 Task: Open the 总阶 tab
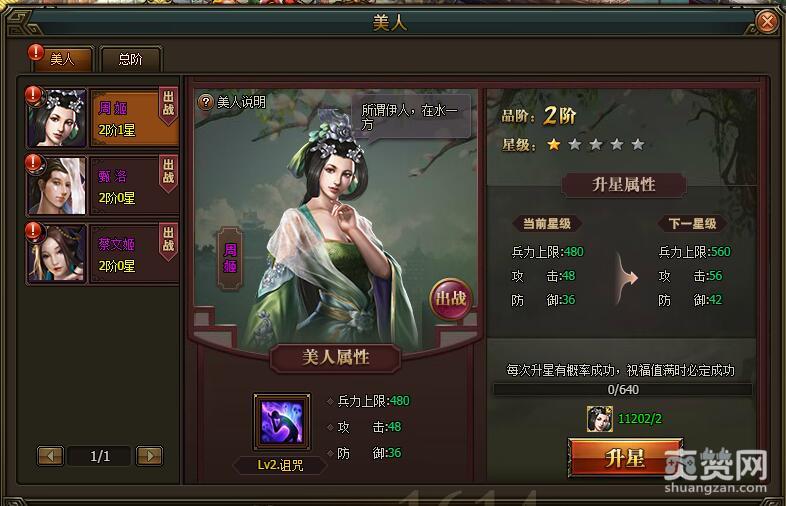(130, 59)
